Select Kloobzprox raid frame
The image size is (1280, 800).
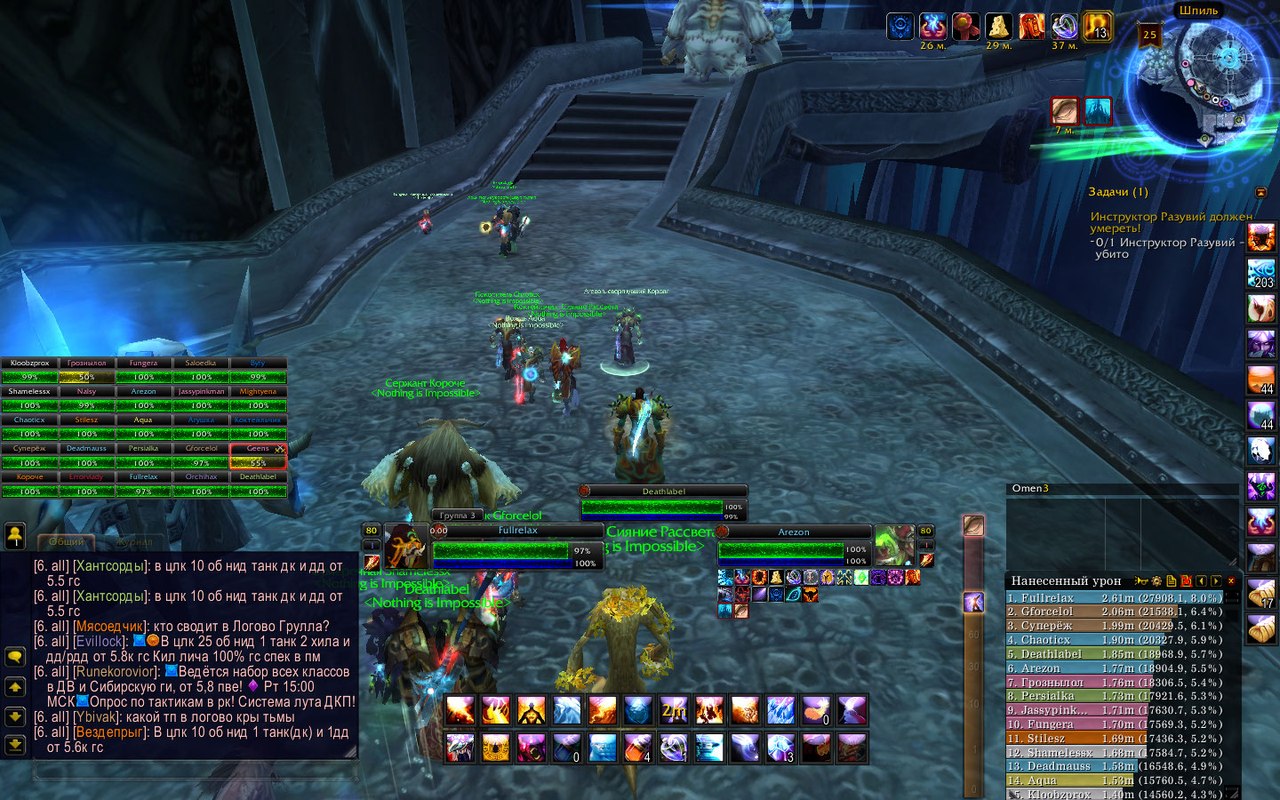click(29, 370)
